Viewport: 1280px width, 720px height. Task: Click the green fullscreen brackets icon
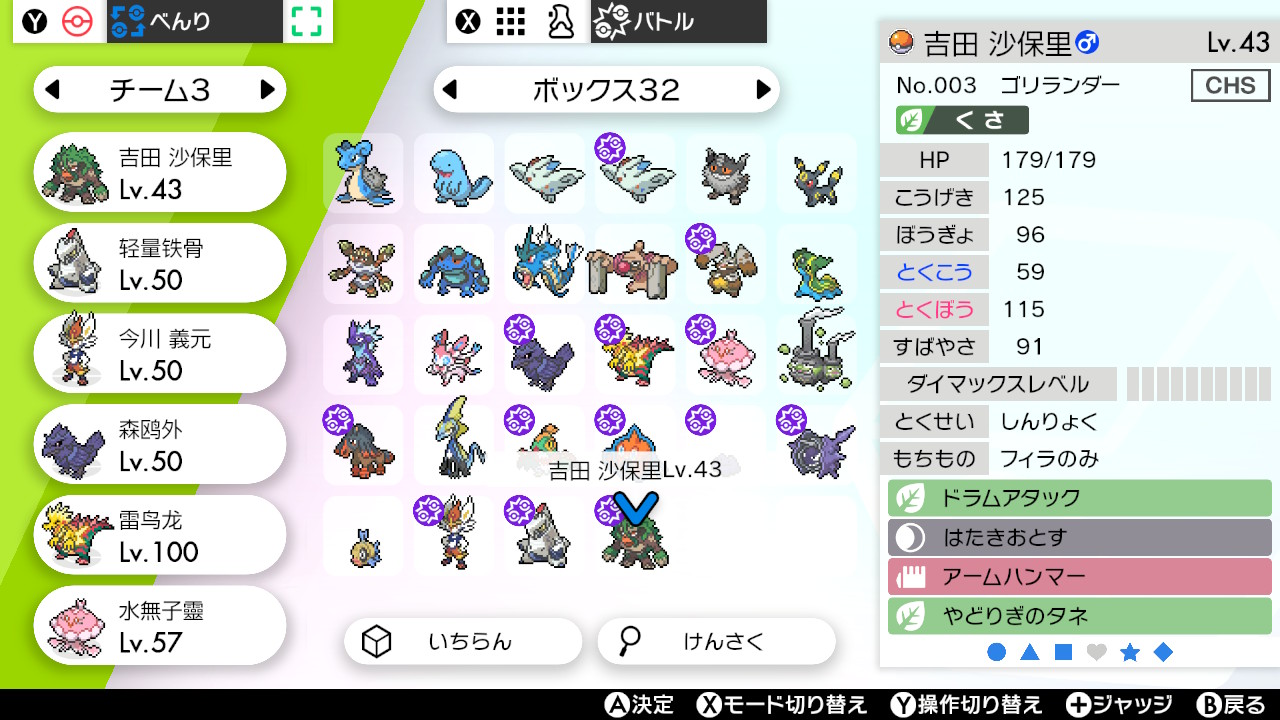pos(307,21)
